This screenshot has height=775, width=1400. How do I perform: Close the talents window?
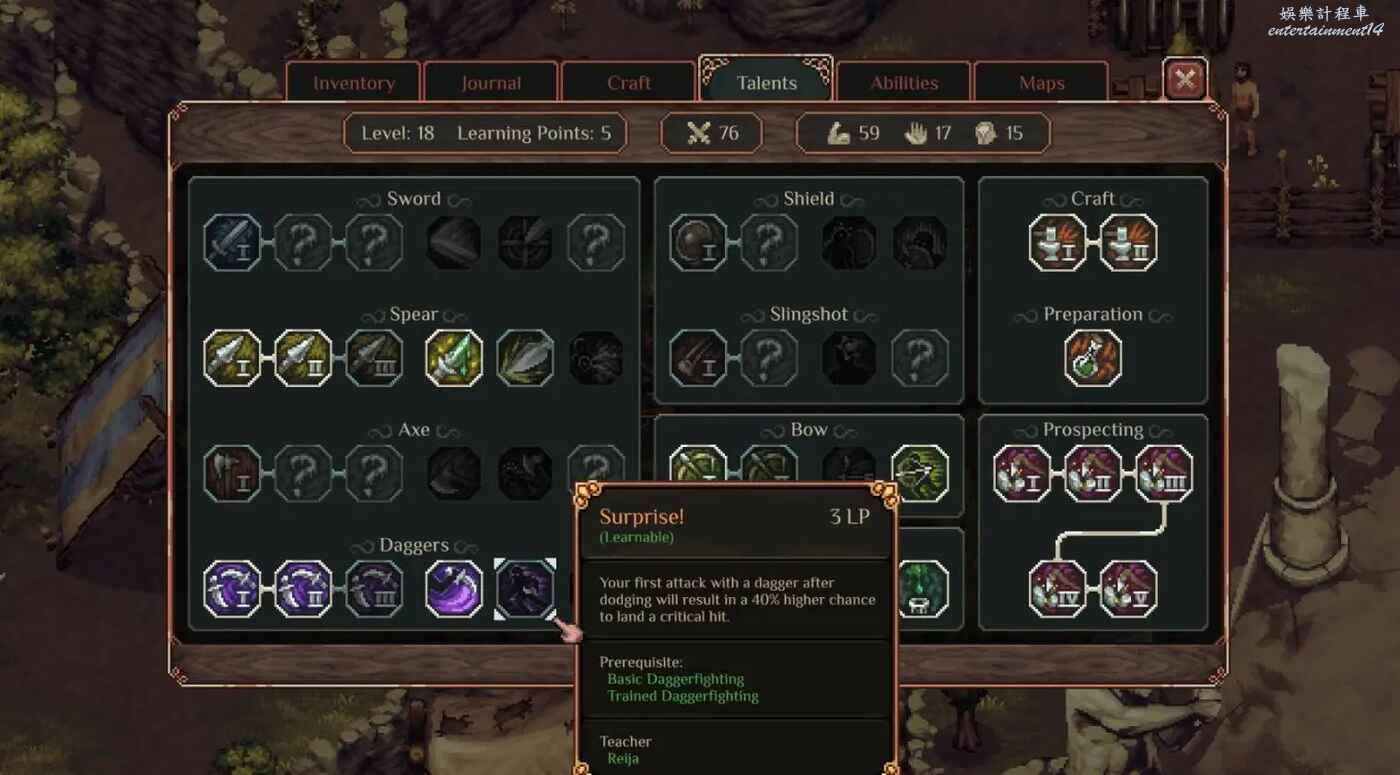click(x=1185, y=80)
